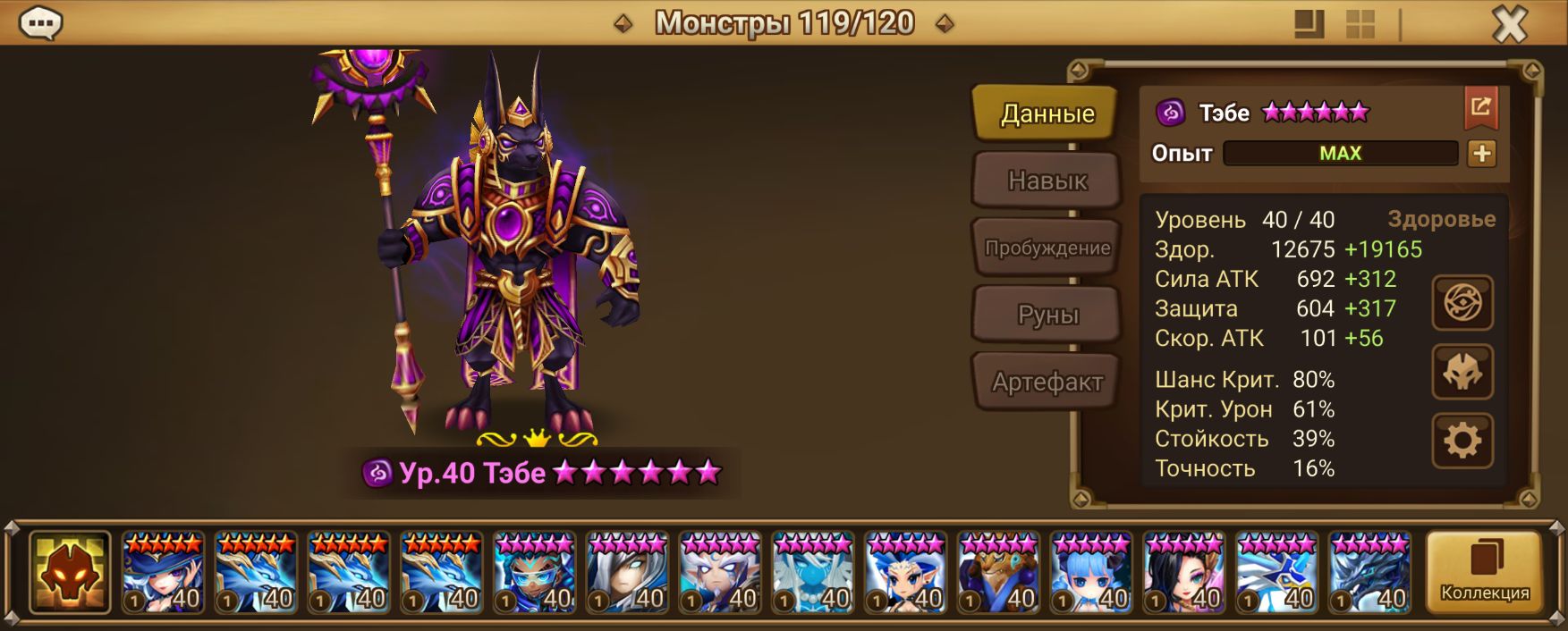Close the monster screen with the X
This screenshot has width=1568, height=631.
1509,24
